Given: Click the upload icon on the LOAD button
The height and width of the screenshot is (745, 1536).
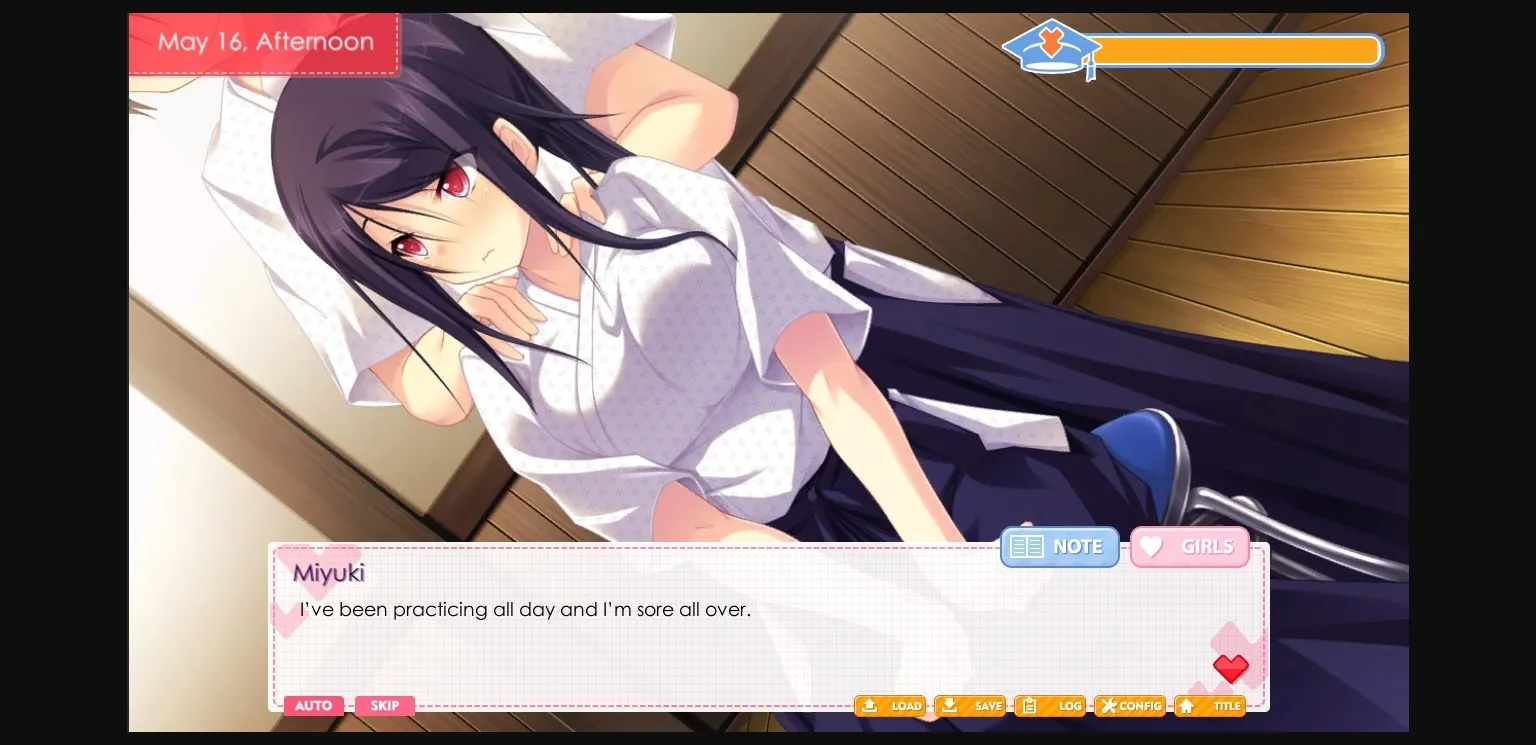Looking at the screenshot, I should (x=869, y=706).
